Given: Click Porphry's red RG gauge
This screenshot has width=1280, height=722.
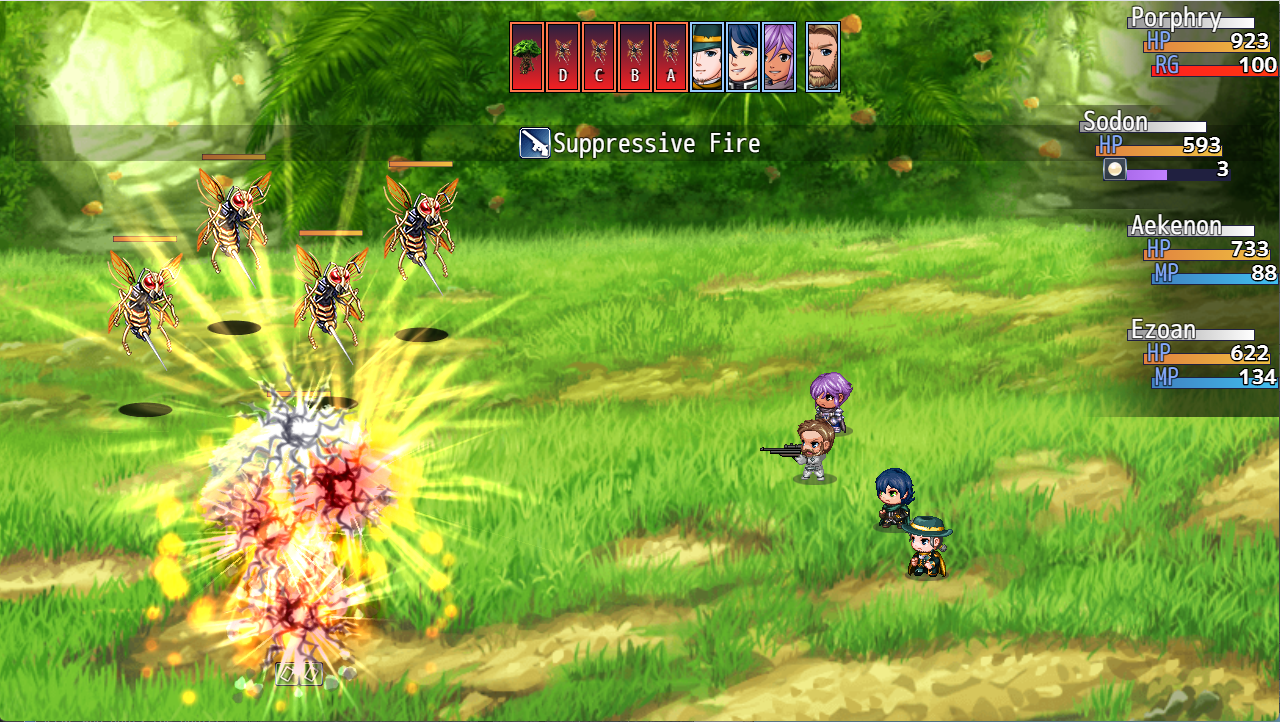Looking at the screenshot, I should coord(1210,68).
